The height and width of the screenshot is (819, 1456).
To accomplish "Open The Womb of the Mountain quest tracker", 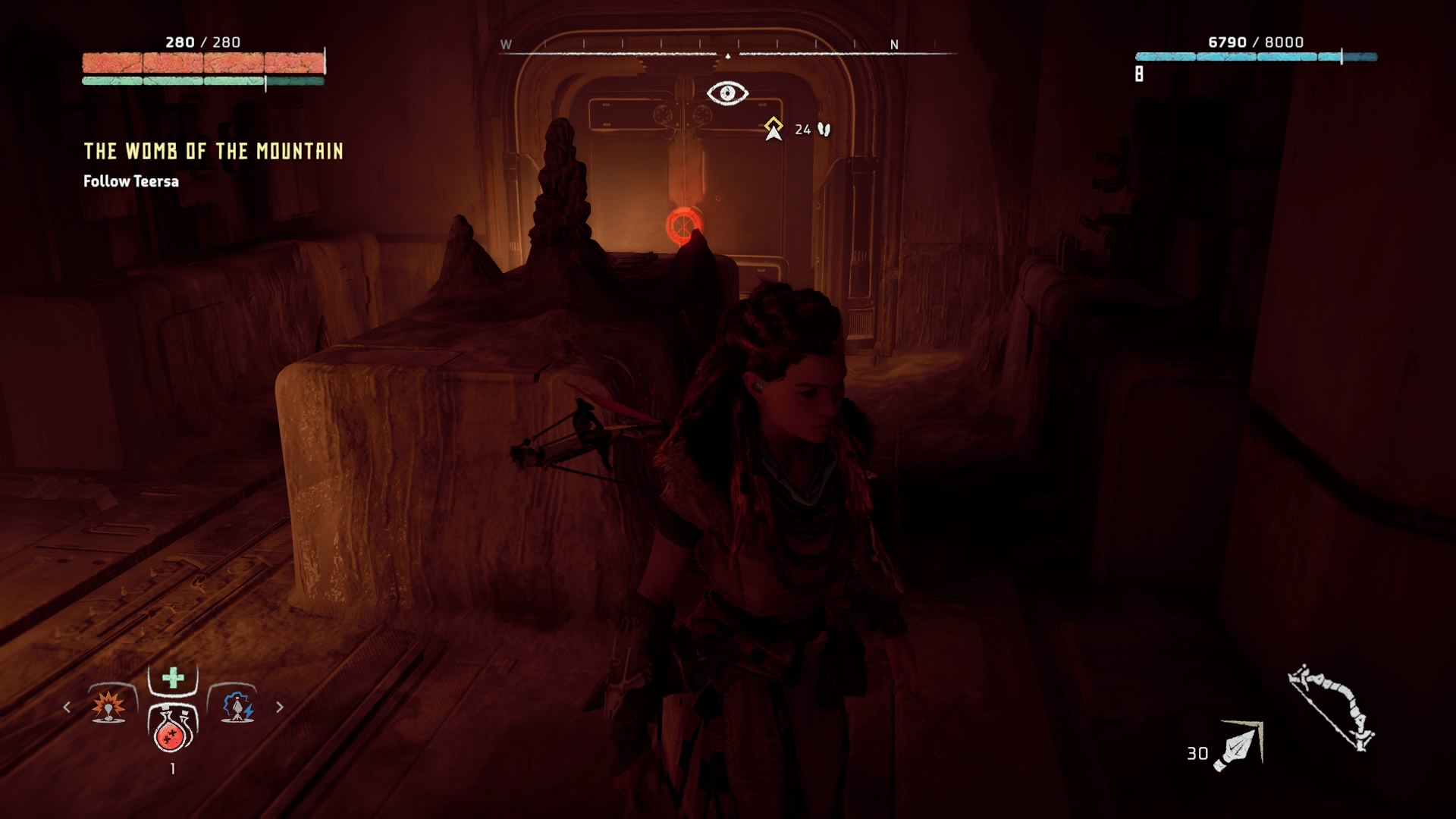I will coord(213,152).
